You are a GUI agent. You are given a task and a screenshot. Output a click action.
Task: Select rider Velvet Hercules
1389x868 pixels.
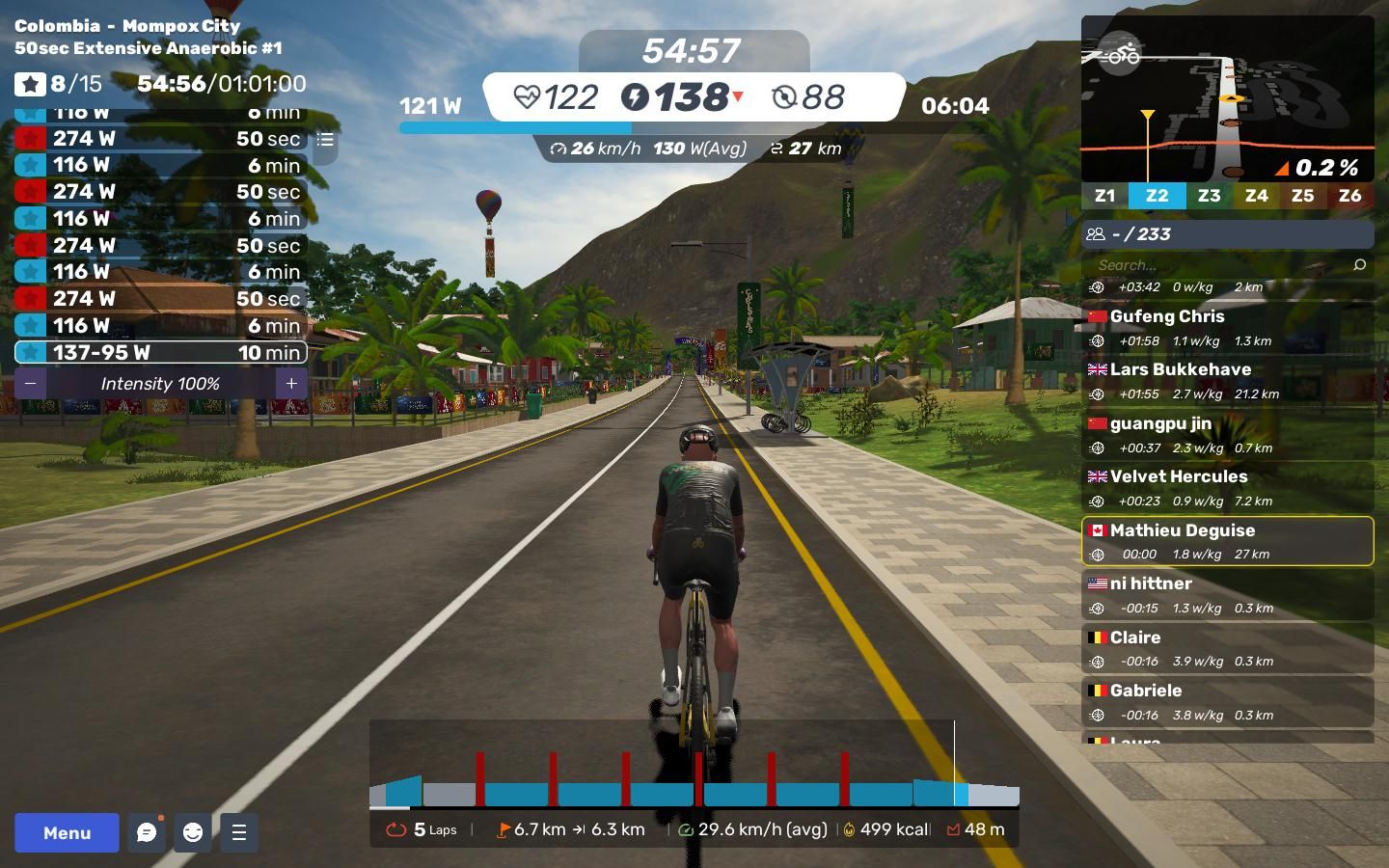(x=1227, y=488)
